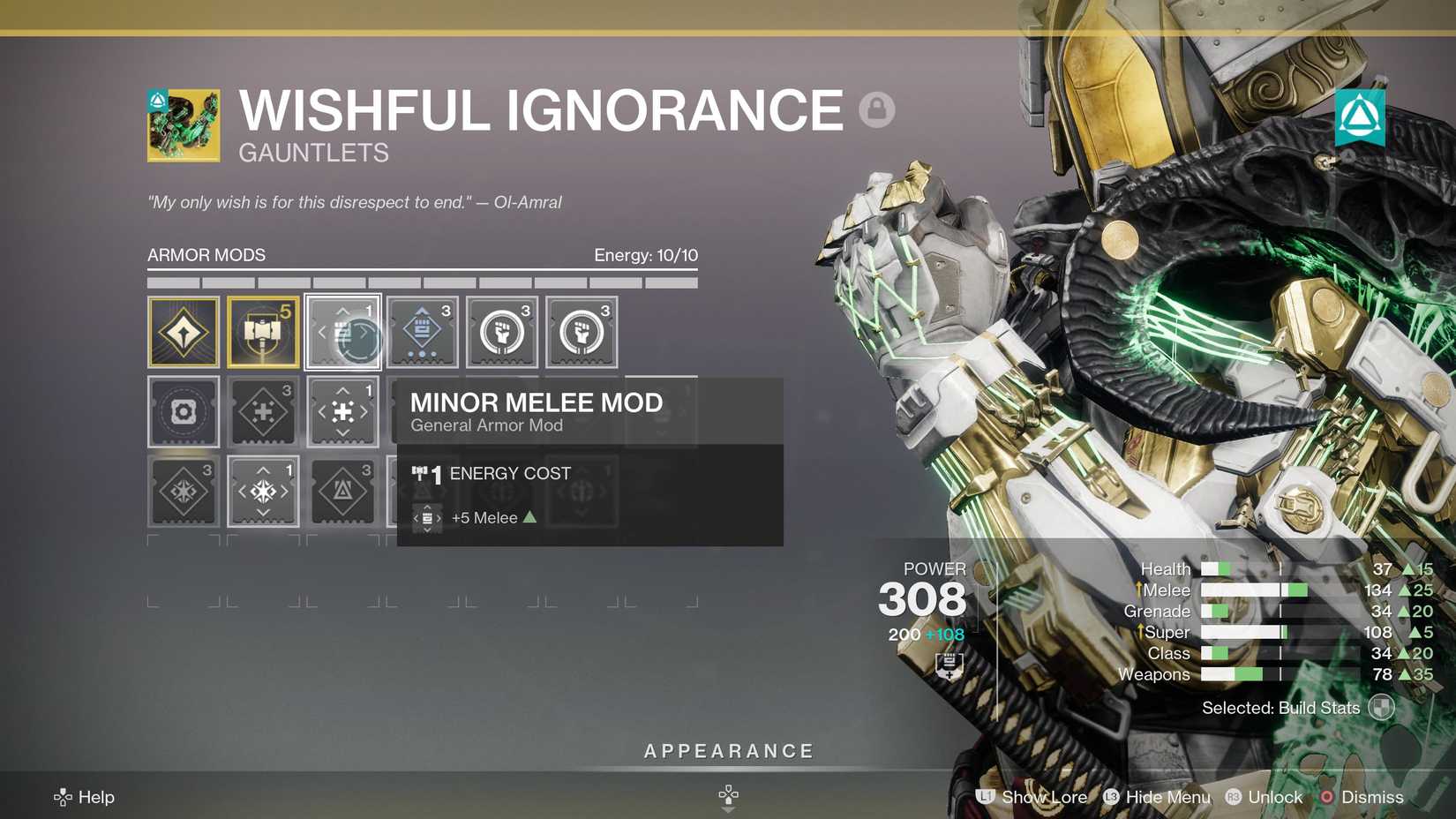Select the first fist-circle melee mod

tap(501, 331)
